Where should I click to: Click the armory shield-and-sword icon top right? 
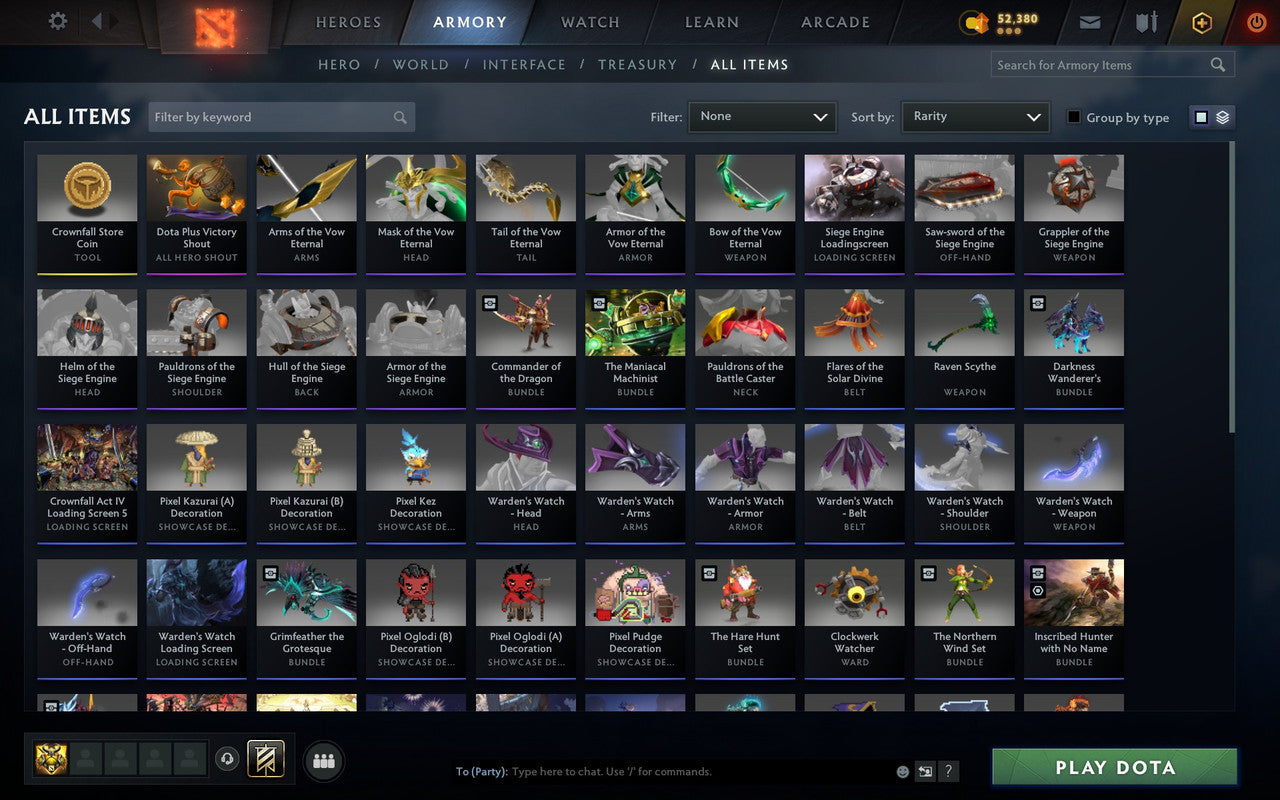pyautogui.click(x=1145, y=21)
